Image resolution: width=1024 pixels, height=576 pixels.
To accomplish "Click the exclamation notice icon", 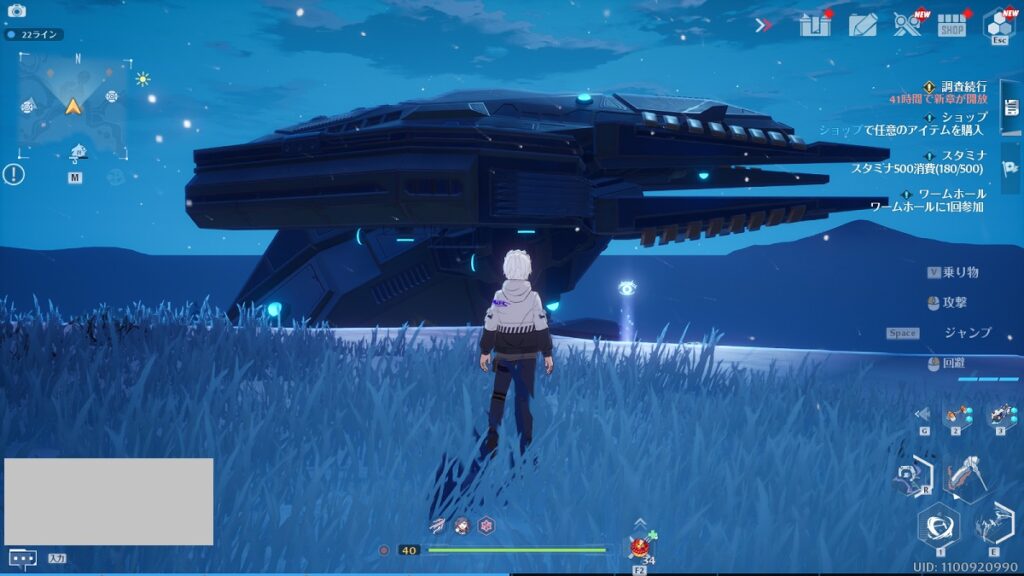I will [13, 175].
